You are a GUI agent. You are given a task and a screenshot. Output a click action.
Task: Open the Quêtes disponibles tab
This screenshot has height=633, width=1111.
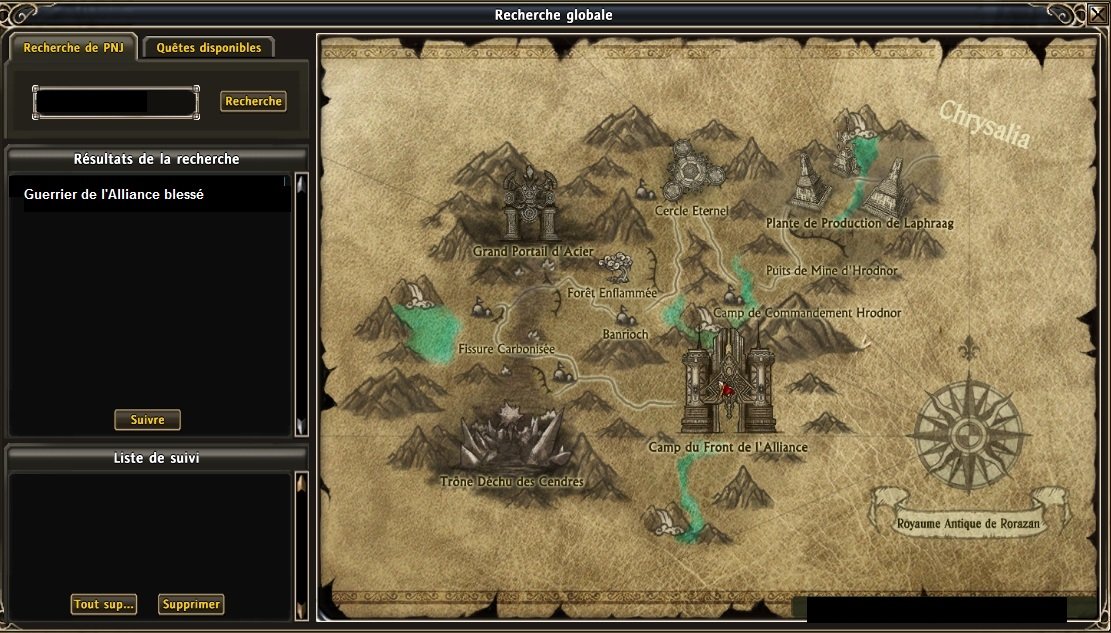click(x=209, y=48)
